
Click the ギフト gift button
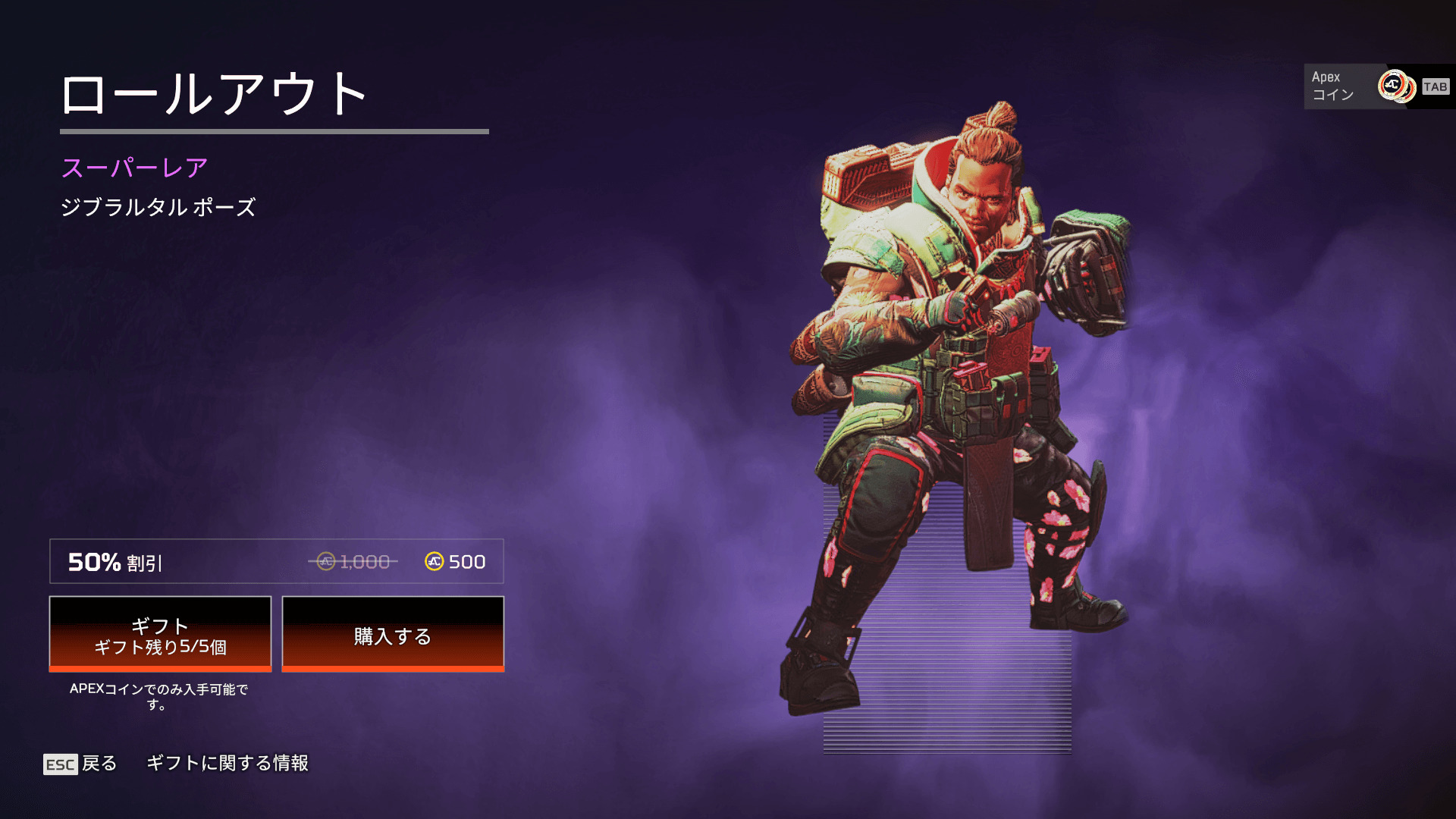point(160,634)
